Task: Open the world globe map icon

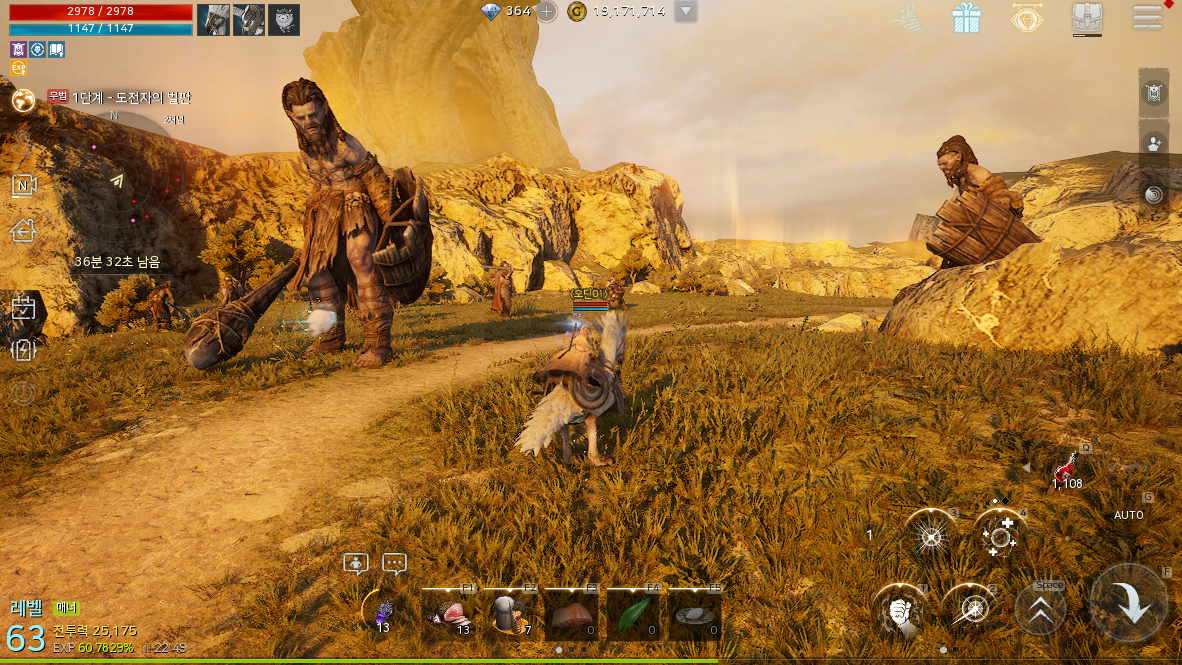Action: [23, 99]
